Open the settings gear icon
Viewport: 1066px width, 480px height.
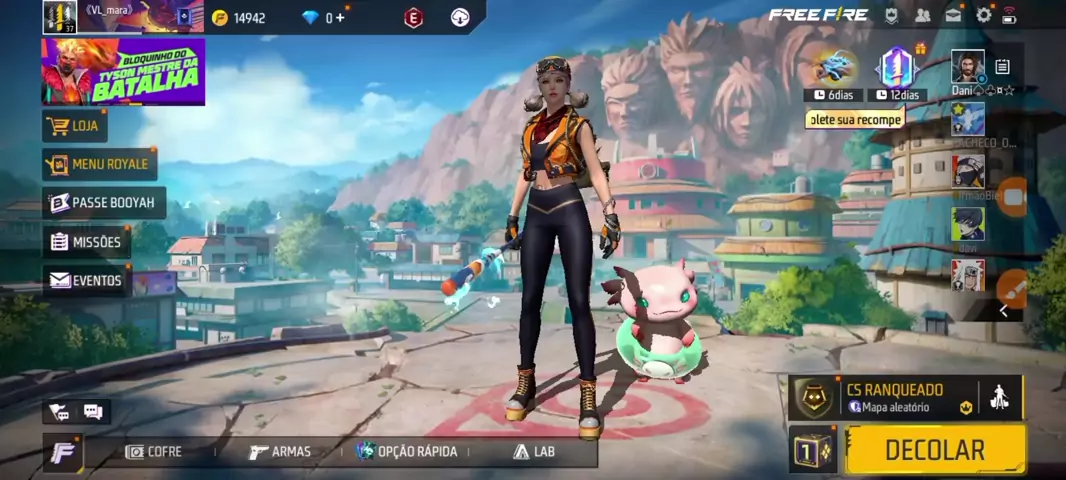(984, 15)
